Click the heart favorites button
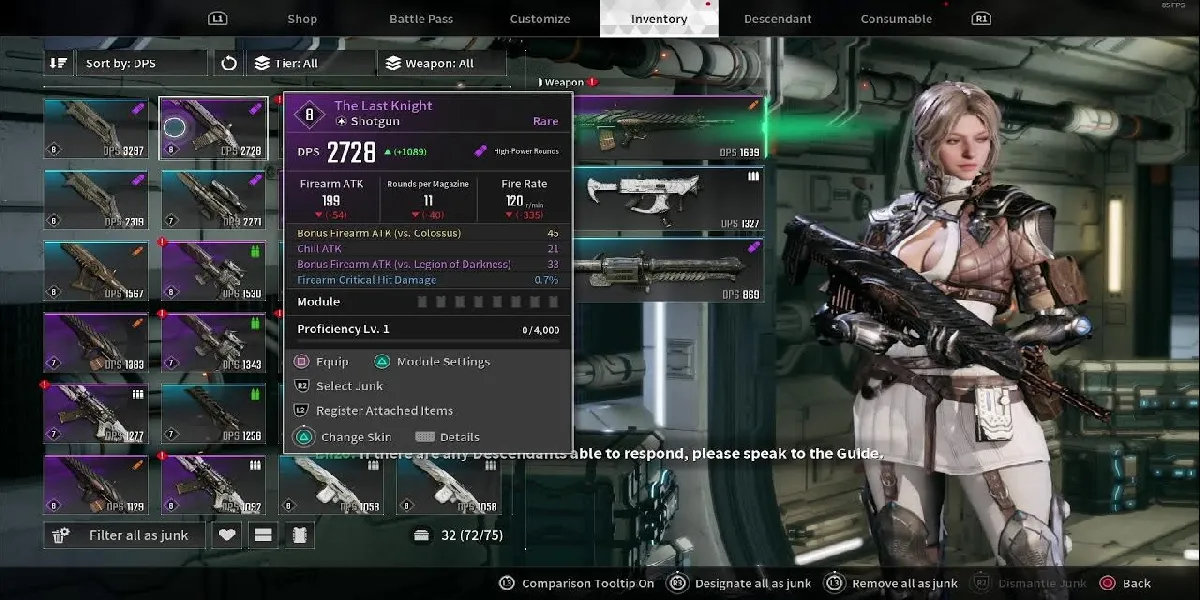This screenshot has height=600, width=1200. (228, 535)
